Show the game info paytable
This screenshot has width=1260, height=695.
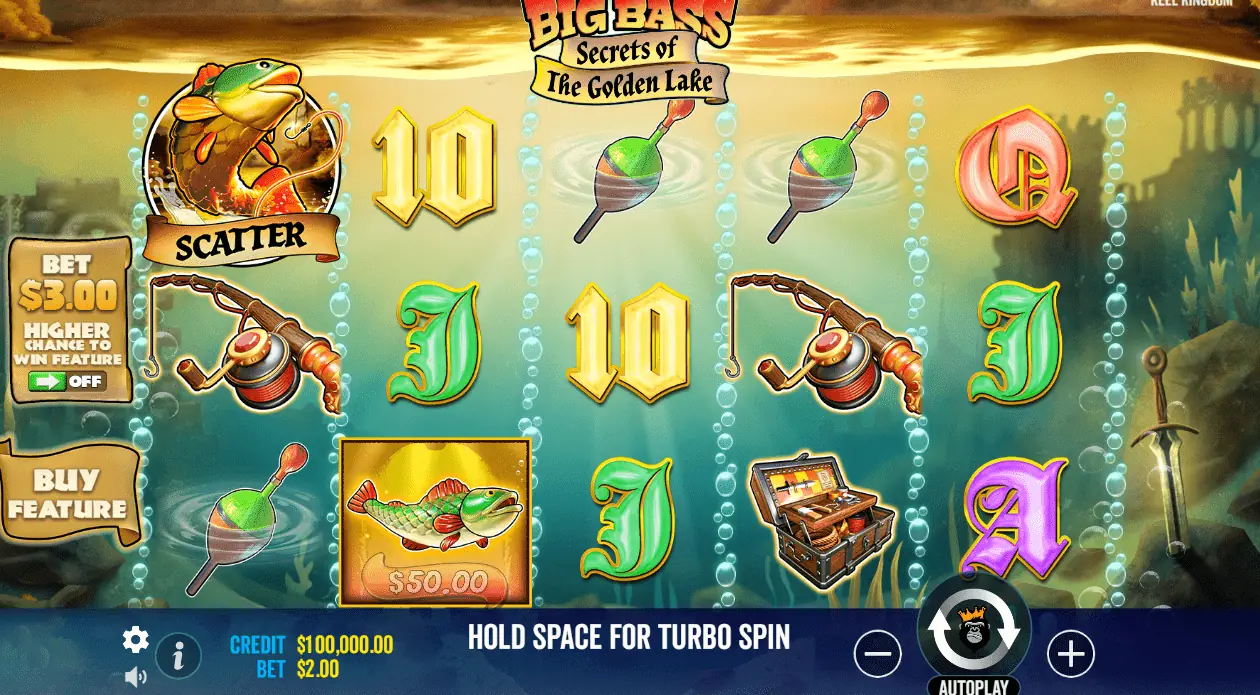[179, 656]
